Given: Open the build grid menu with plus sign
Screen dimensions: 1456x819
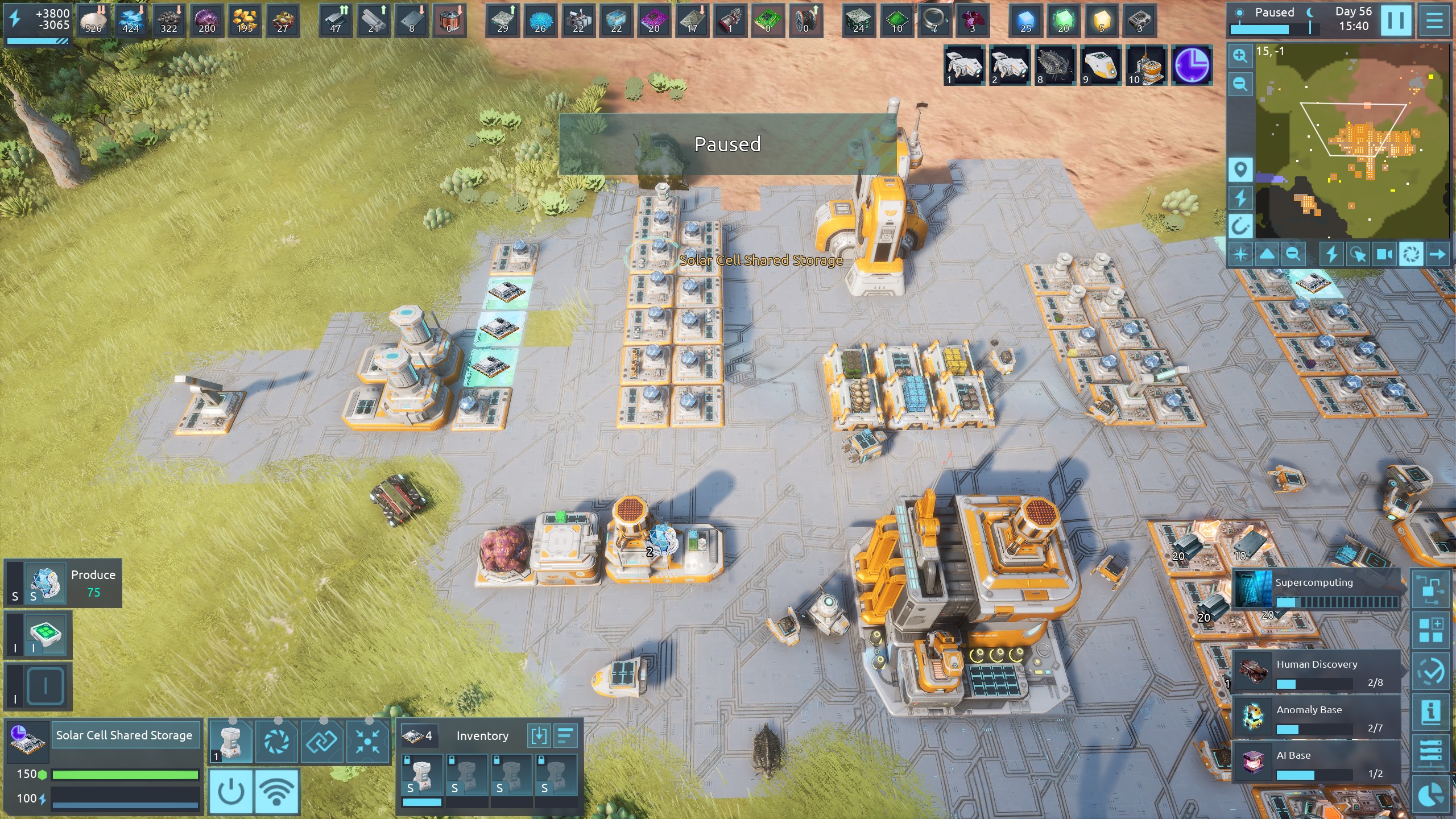Looking at the screenshot, I should (x=1431, y=630).
